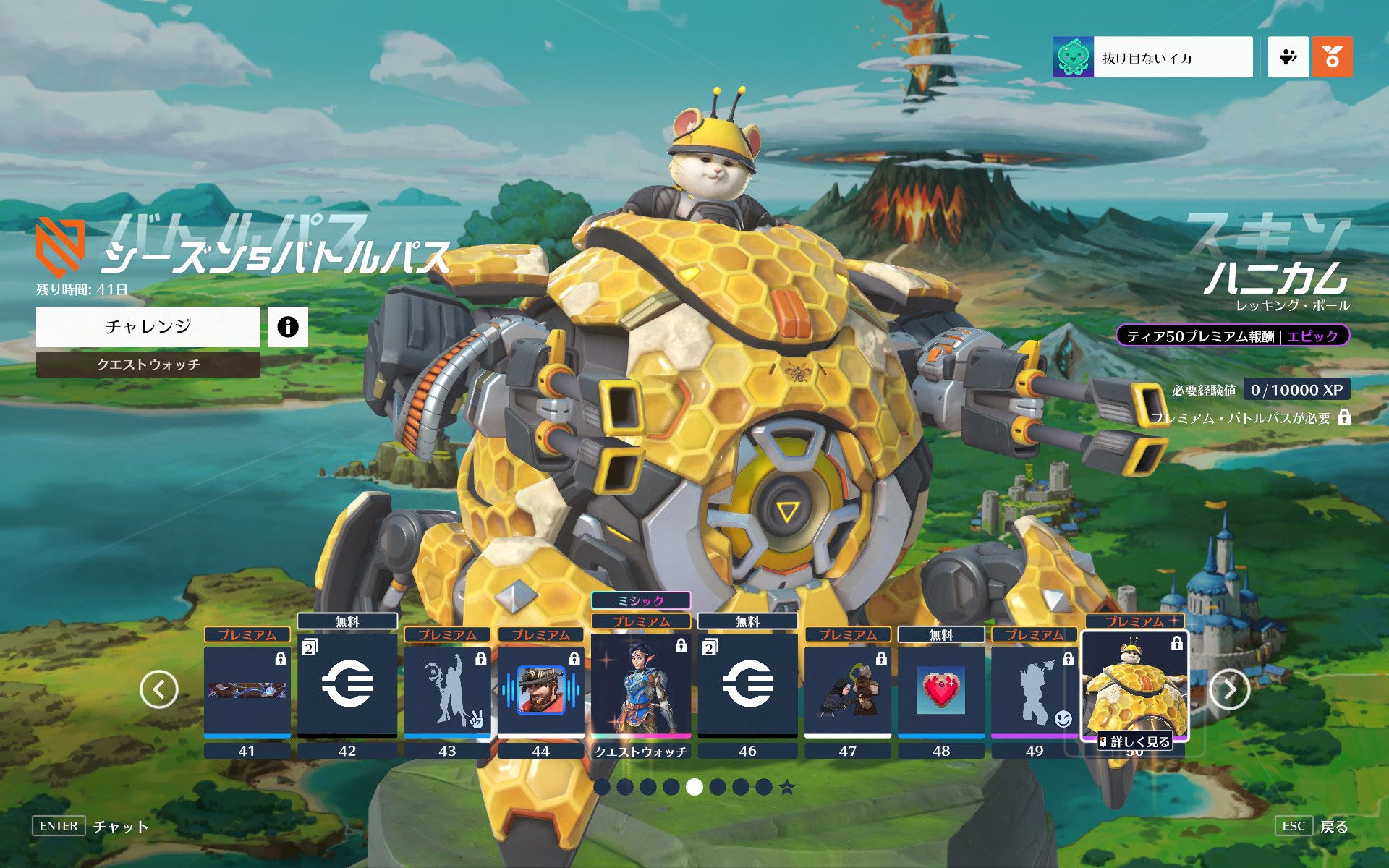
Task: Open the 抜け目ないイカ player profile
Action: point(1152,57)
